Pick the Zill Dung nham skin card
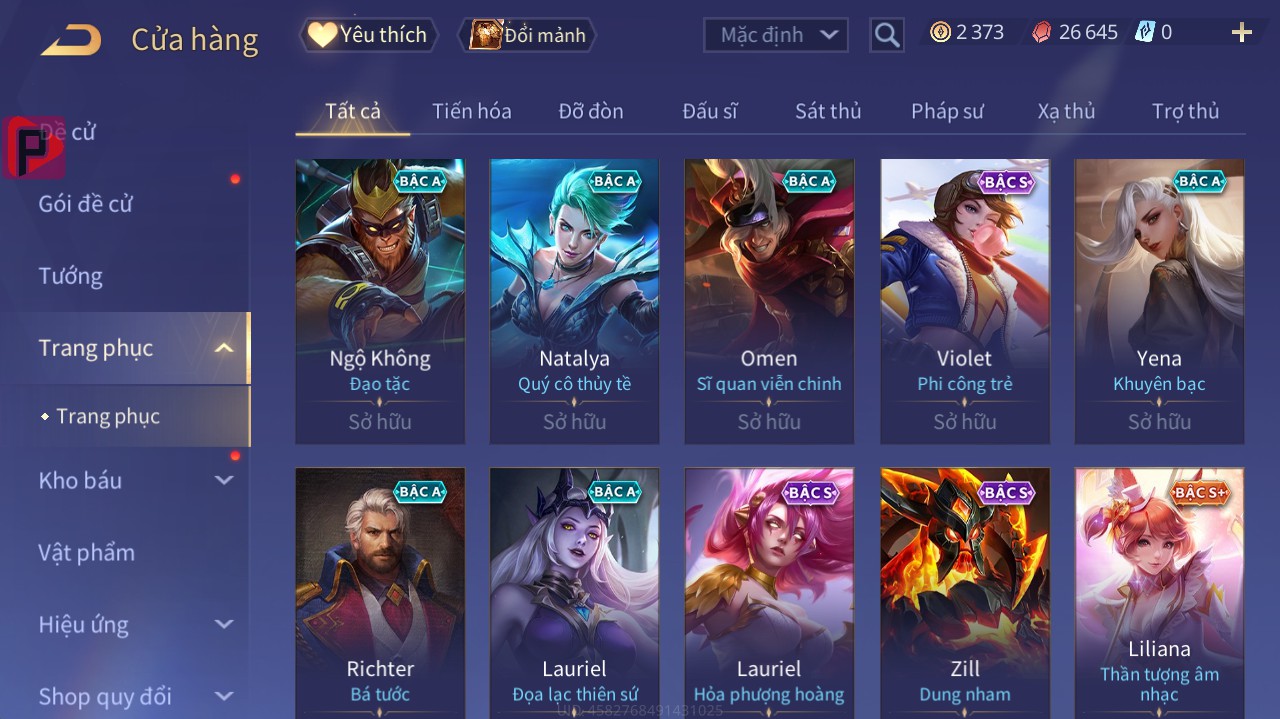This screenshot has height=719, width=1280. pos(965,592)
